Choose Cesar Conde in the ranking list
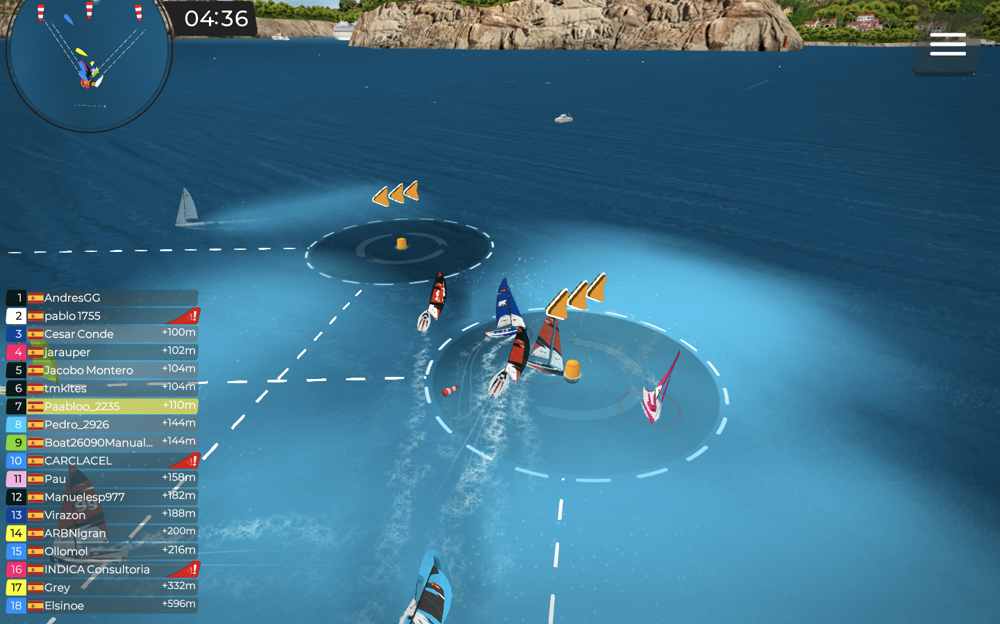The image size is (1000, 624). pos(102,334)
